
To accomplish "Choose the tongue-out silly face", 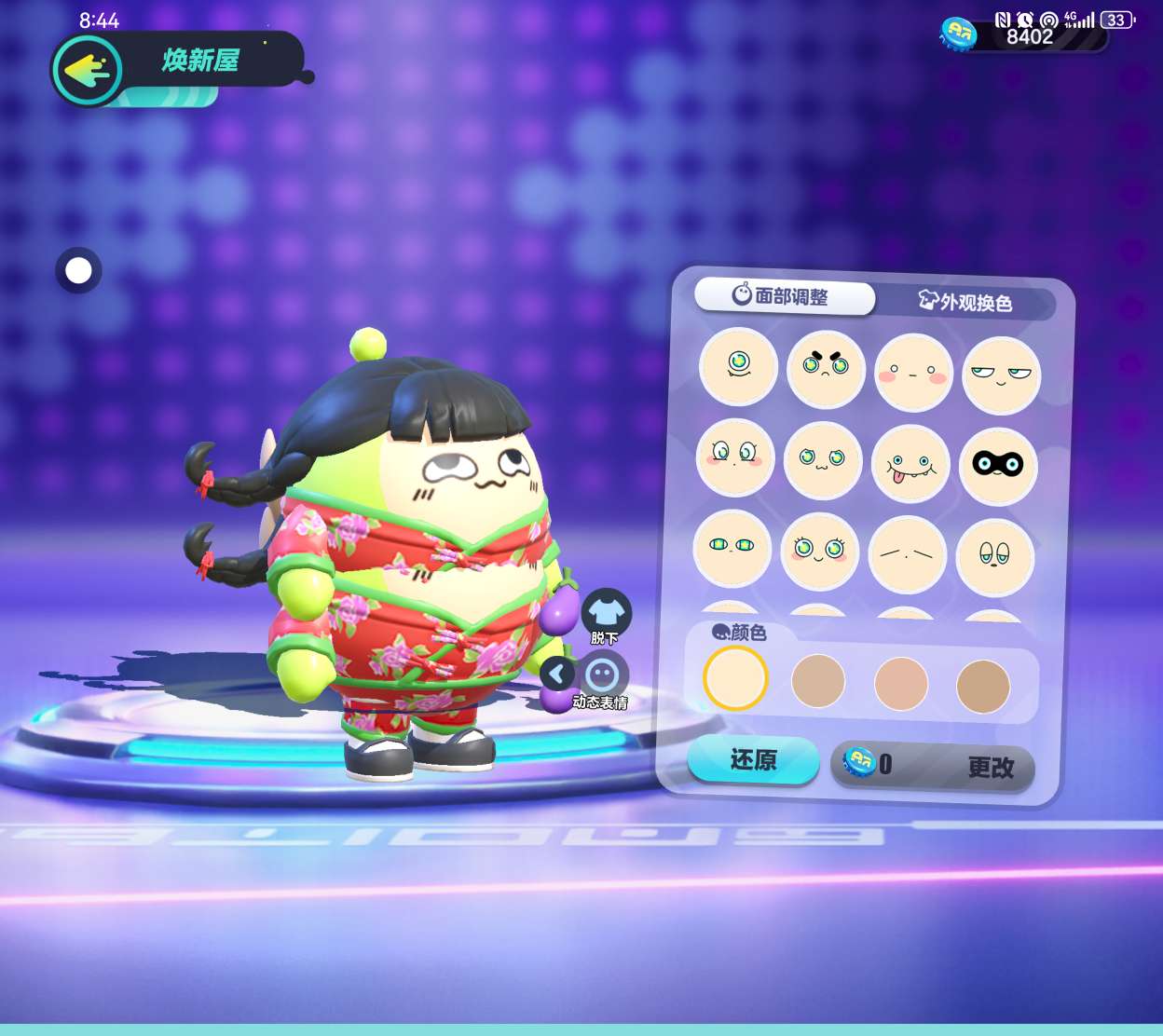I will point(910,465).
